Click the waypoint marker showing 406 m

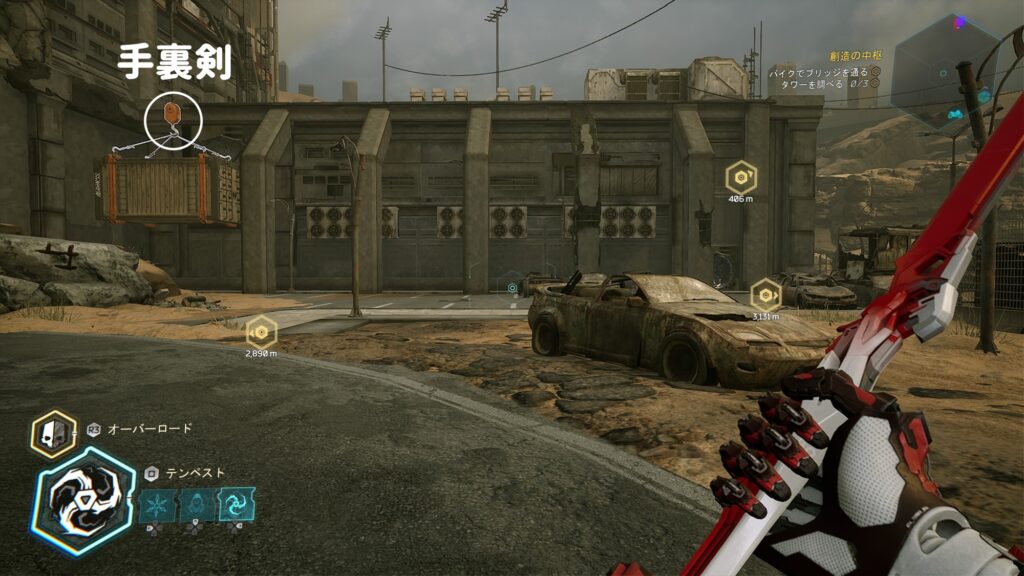pyautogui.click(x=741, y=178)
